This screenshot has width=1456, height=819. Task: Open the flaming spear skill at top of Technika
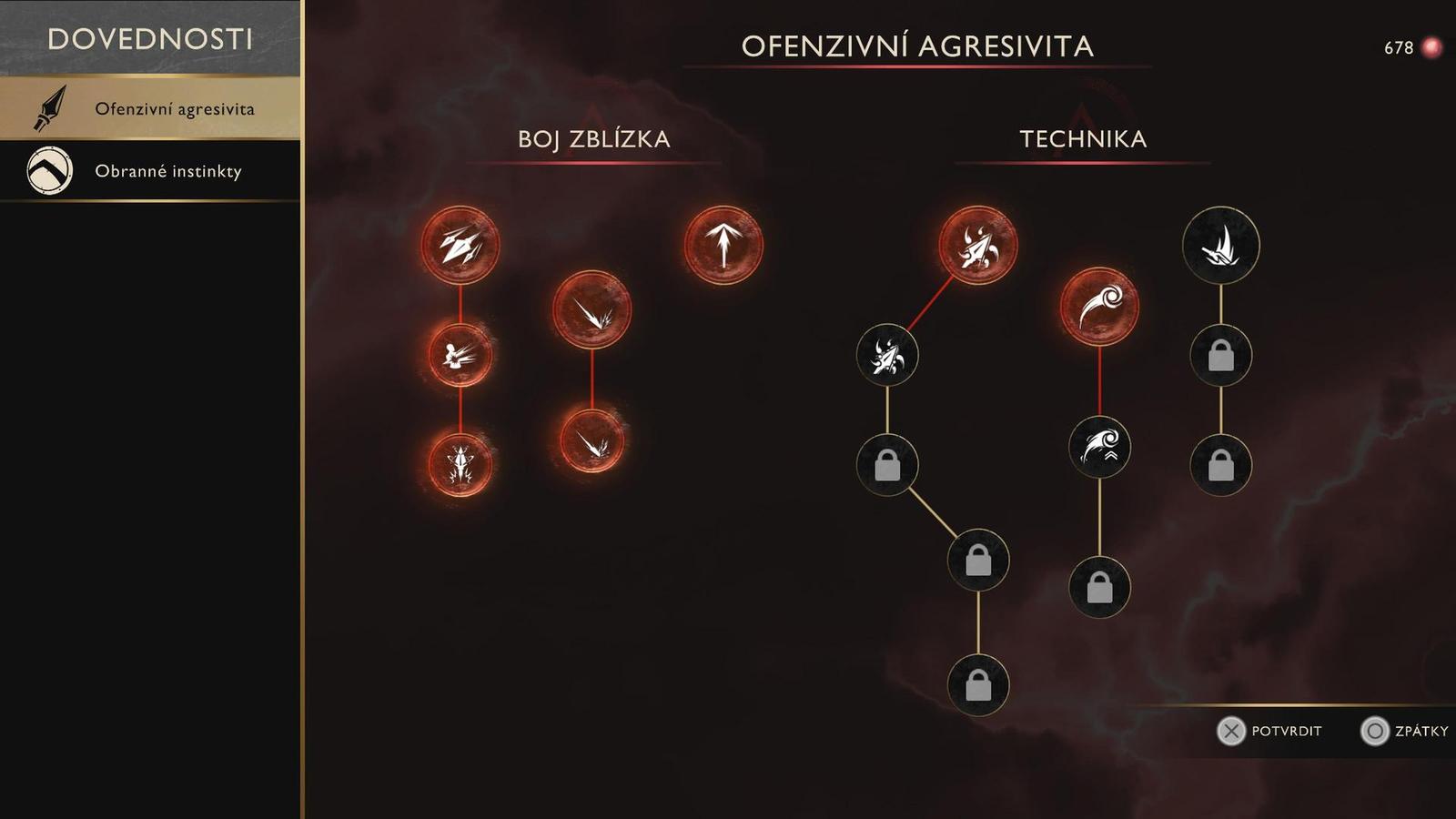point(978,246)
